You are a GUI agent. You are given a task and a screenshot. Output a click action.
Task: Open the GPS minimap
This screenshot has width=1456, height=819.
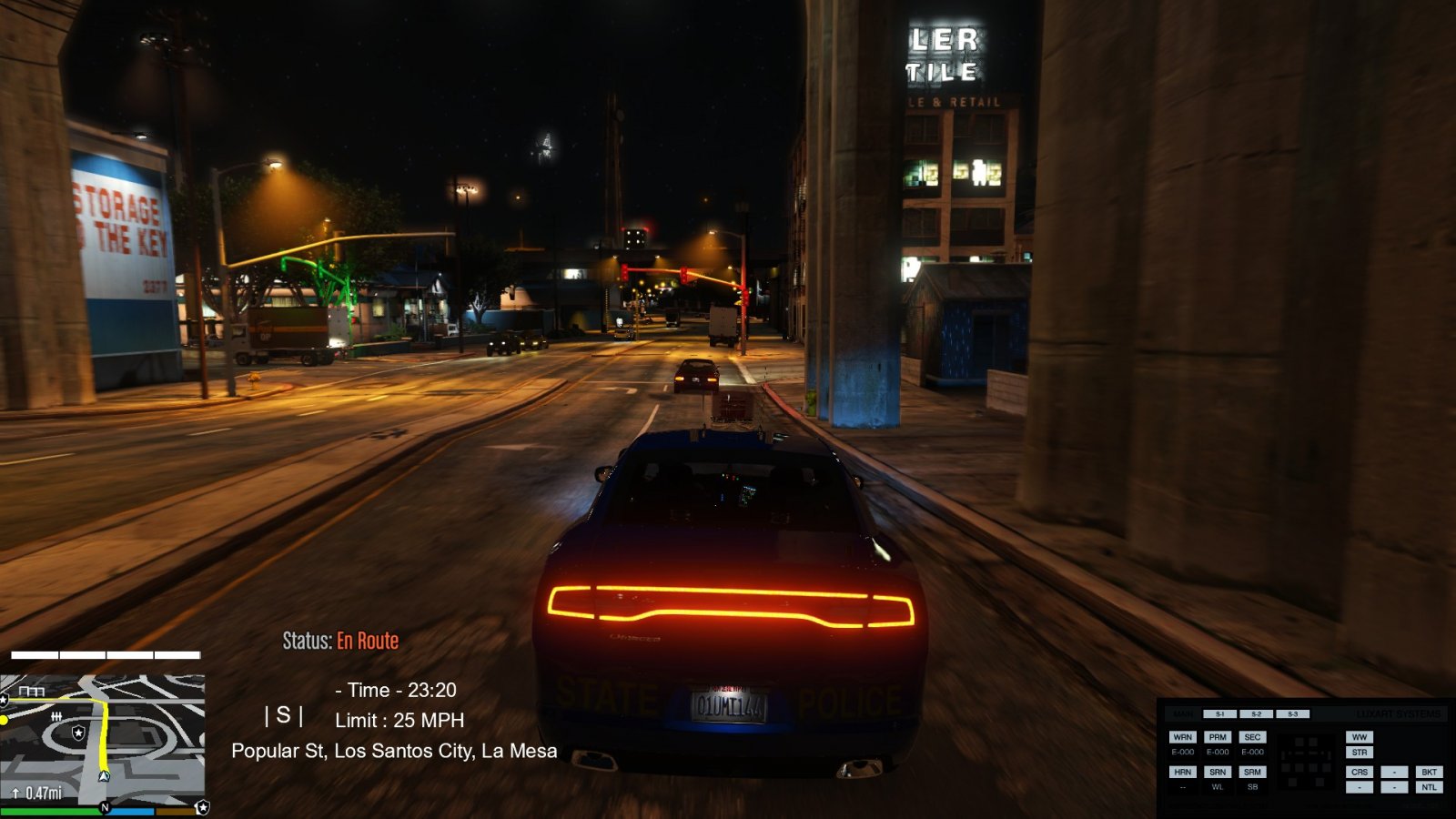(x=102, y=739)
